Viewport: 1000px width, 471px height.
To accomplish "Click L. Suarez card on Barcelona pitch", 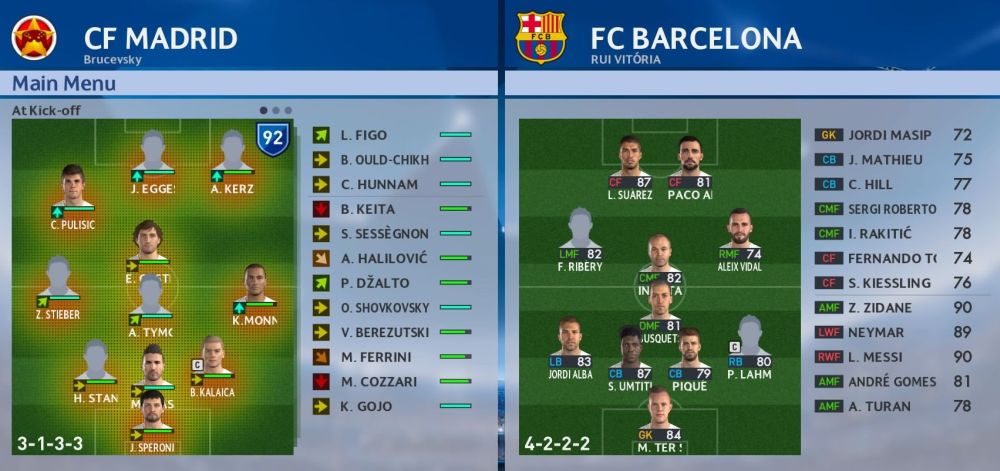I will (x=629, y=166).
